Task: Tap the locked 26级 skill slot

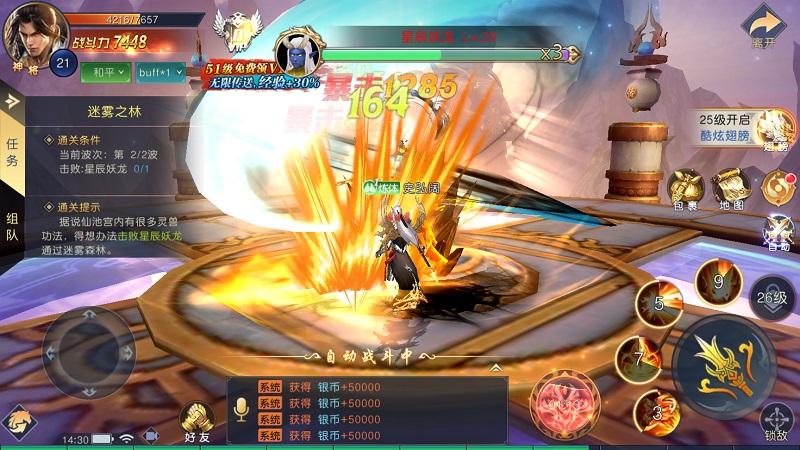Action: [772, 297]
